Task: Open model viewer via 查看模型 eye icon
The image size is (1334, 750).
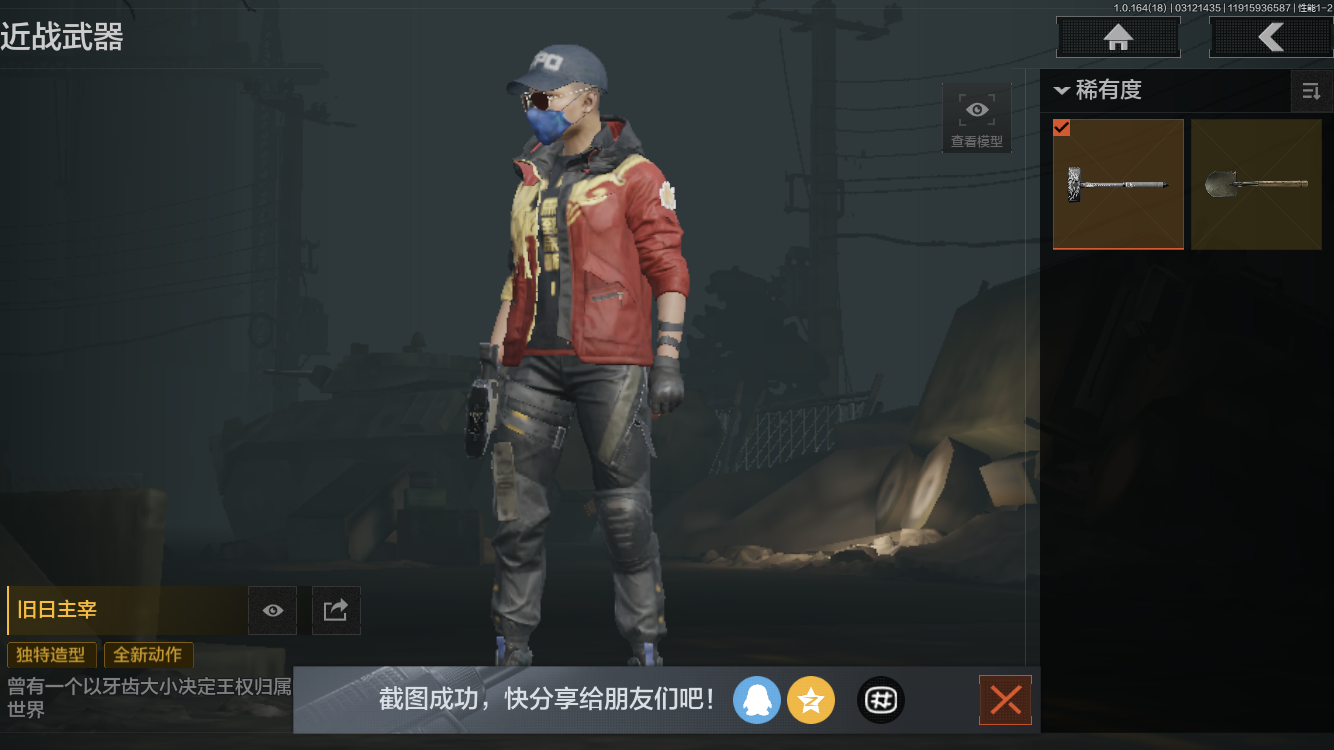Action: [976, 108]
